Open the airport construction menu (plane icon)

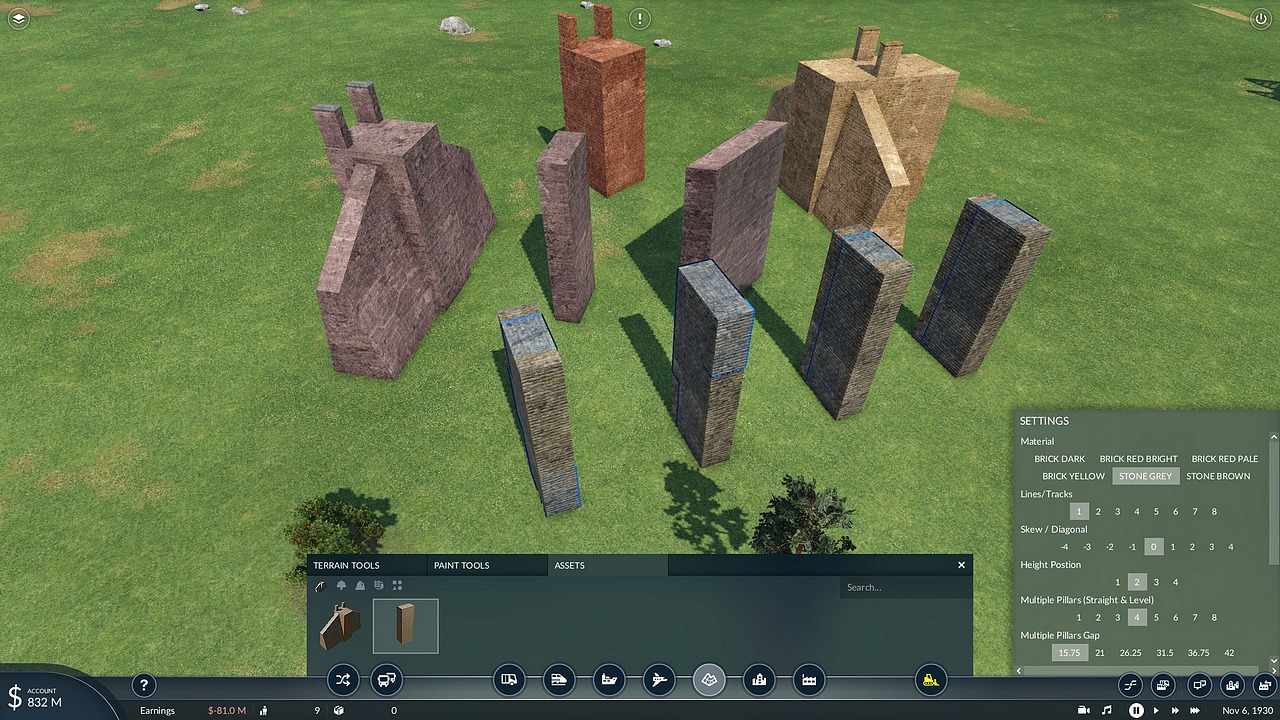[x=659, y=681]
